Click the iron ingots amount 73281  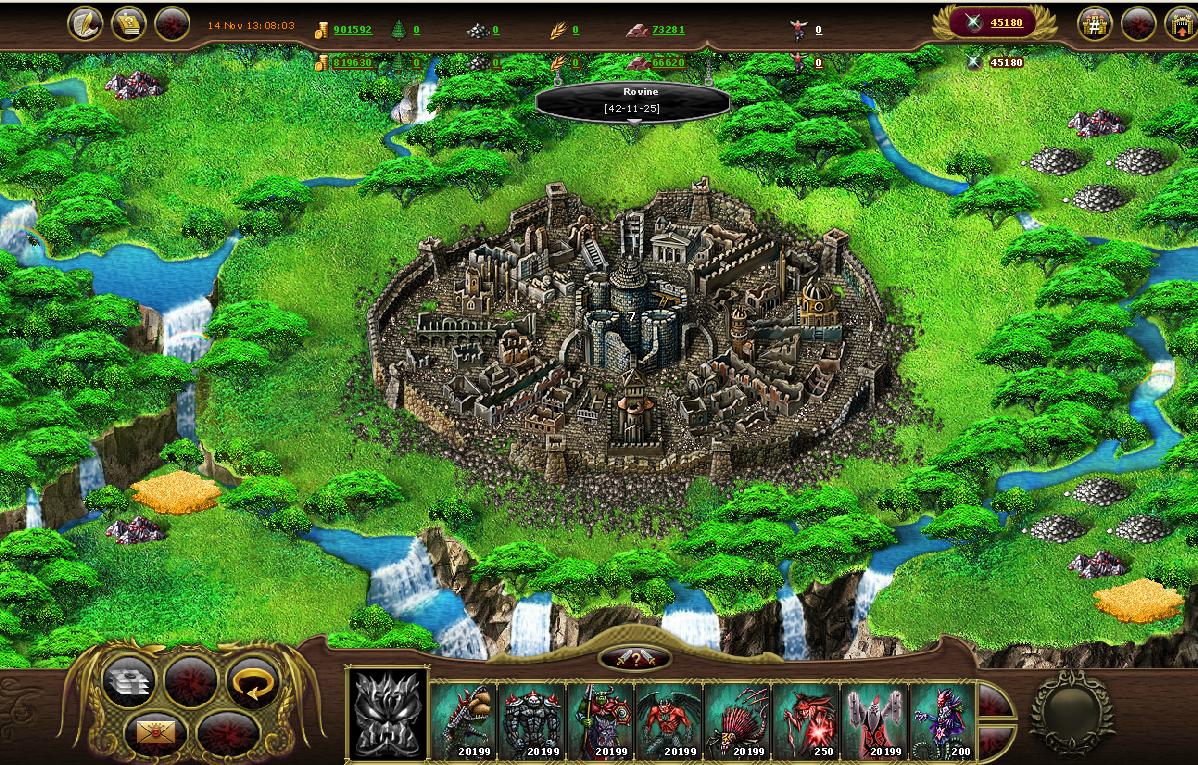pos(668,30)
